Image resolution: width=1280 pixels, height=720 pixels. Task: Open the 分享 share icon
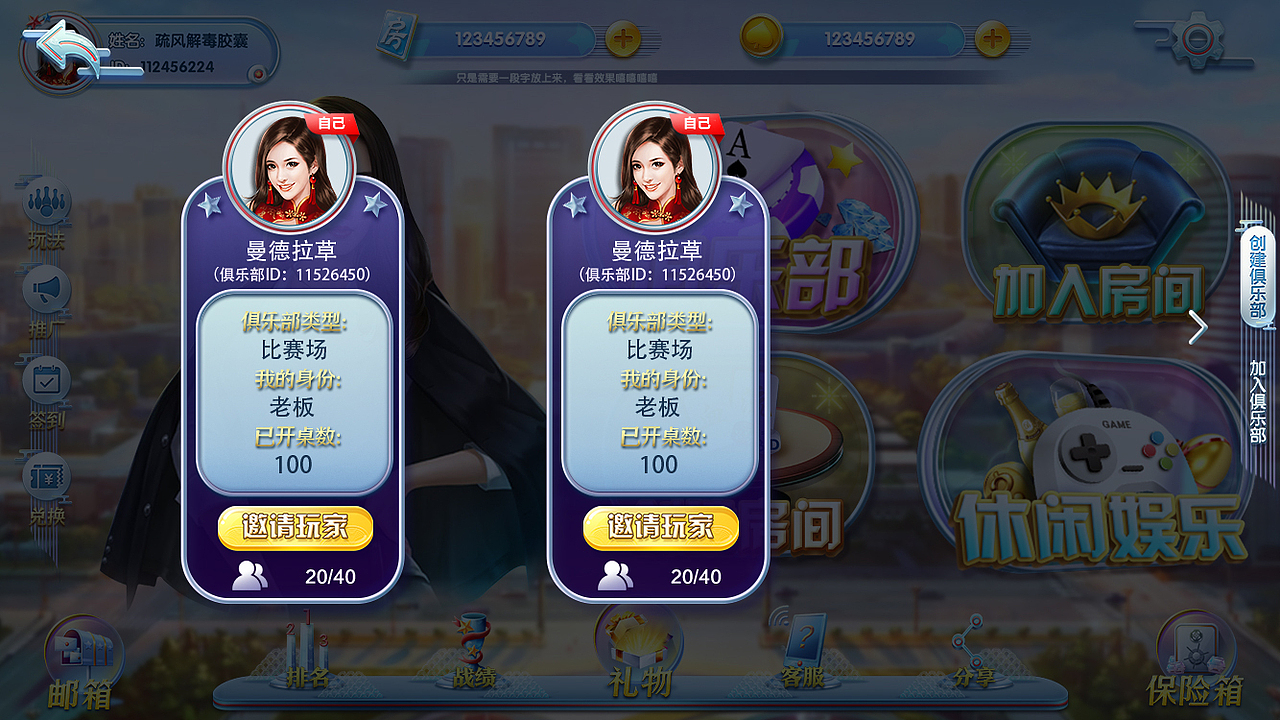pos(968,648)
